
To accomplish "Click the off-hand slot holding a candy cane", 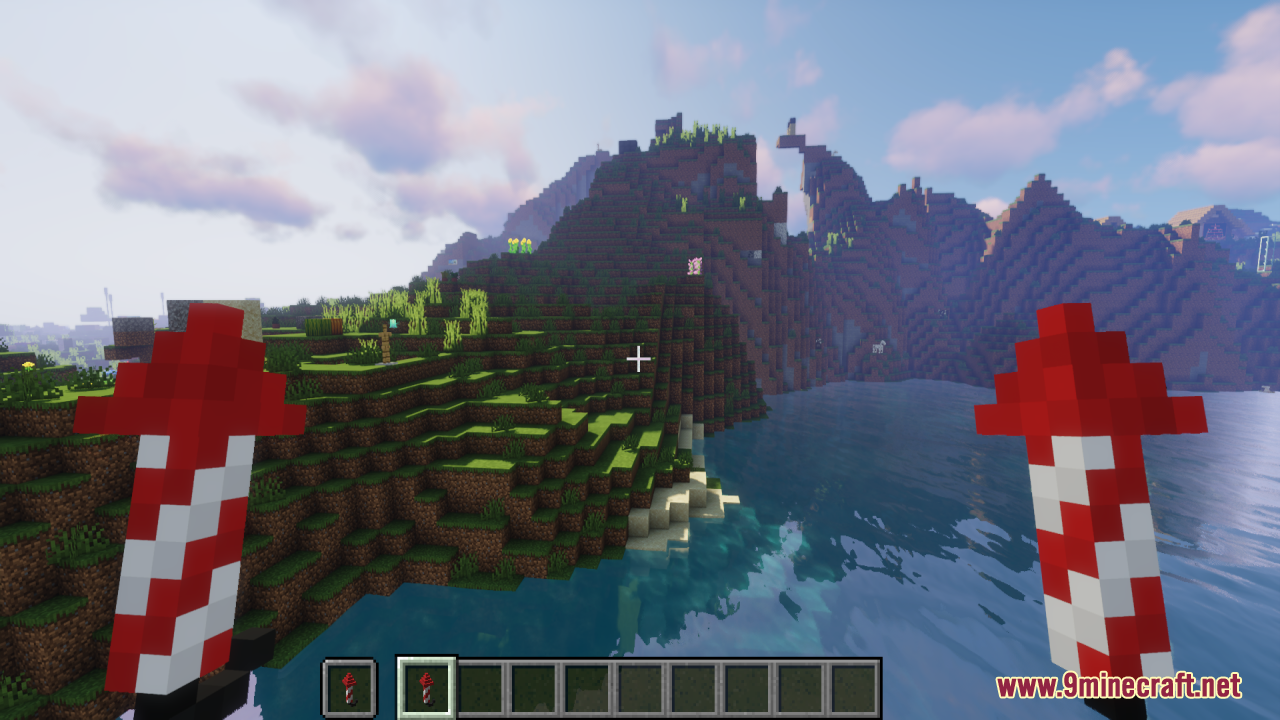I will coord(349,687).
